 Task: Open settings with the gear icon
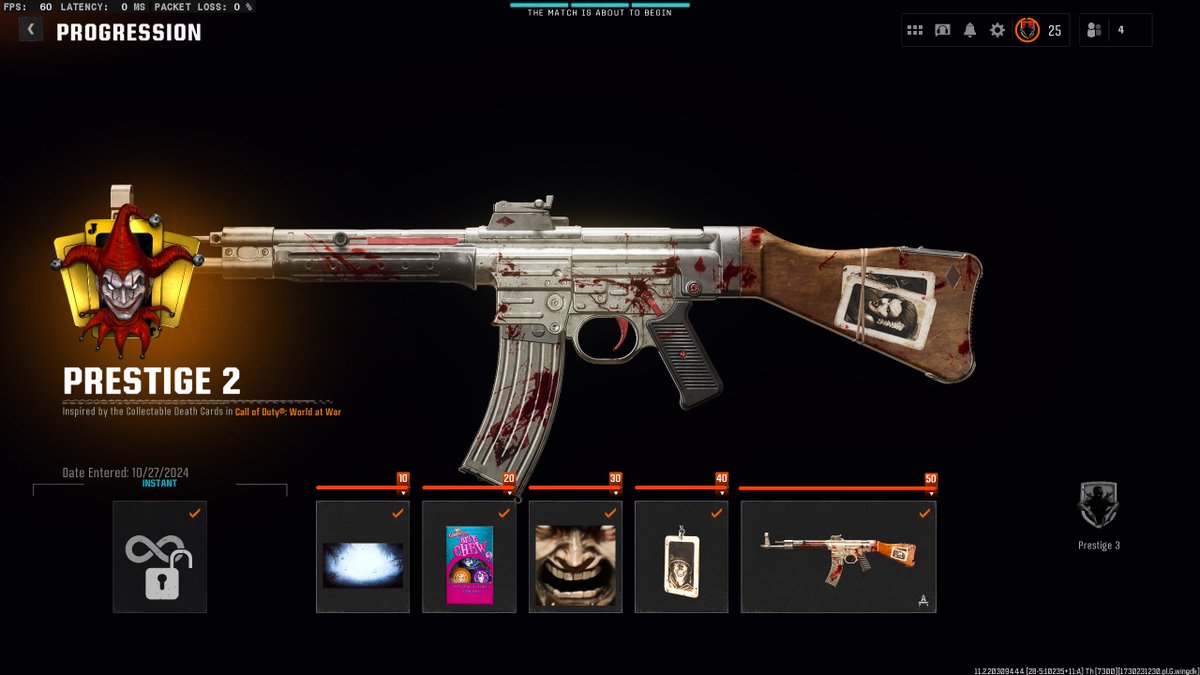point(997,30)
